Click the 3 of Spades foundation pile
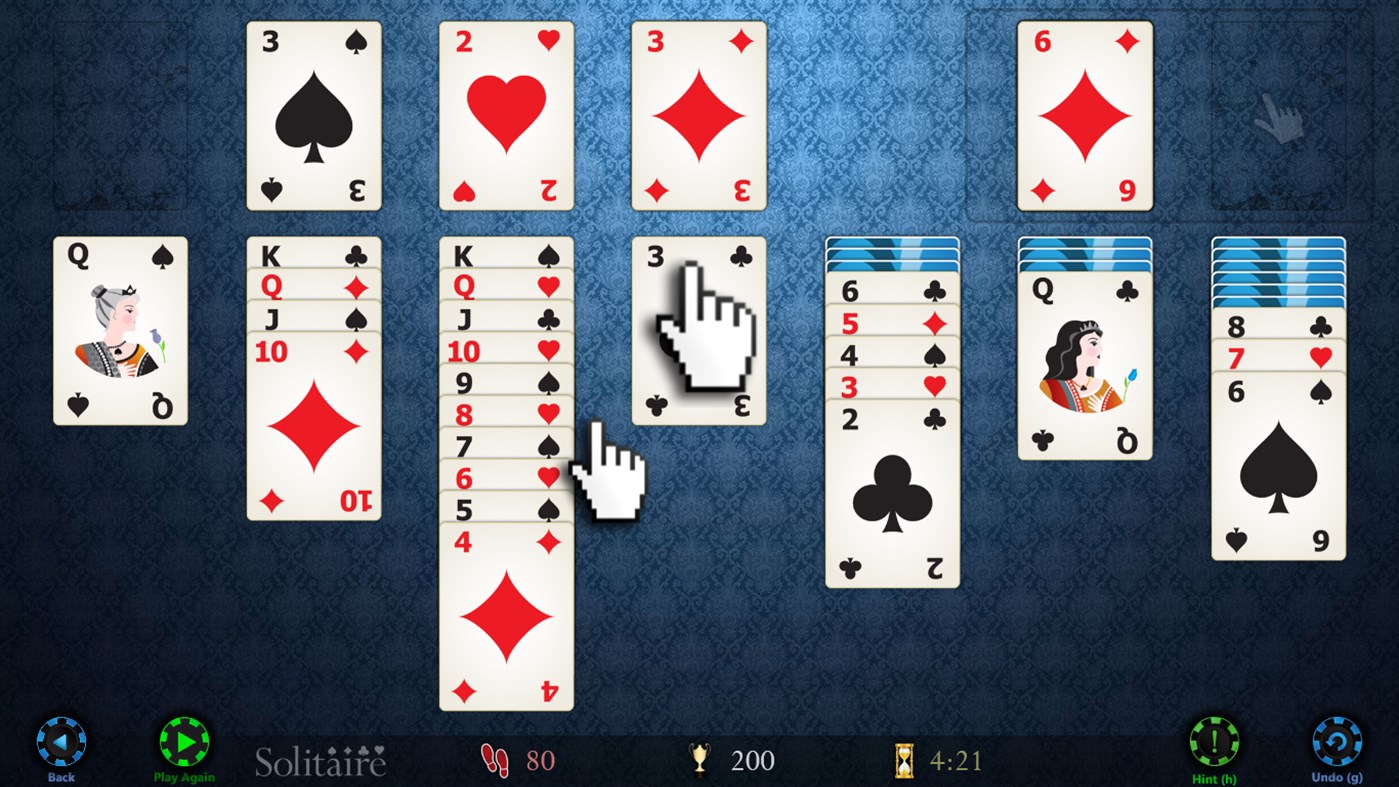The image size is (1399, 787). pyautogui.click(x=313, y=115)
